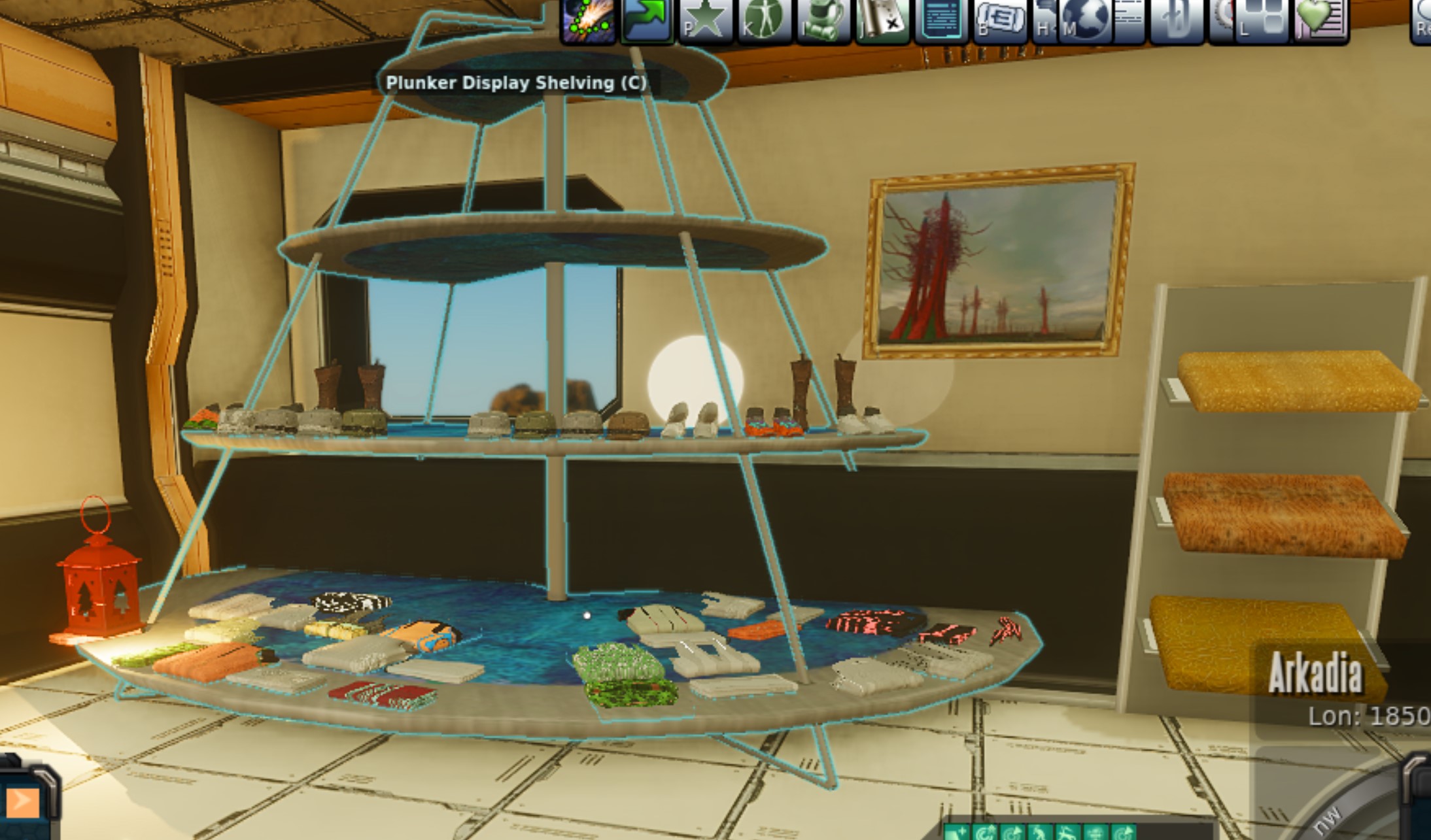Select the green arrow icon on blue
The image size is (1431, 840).
pos(647,20)
